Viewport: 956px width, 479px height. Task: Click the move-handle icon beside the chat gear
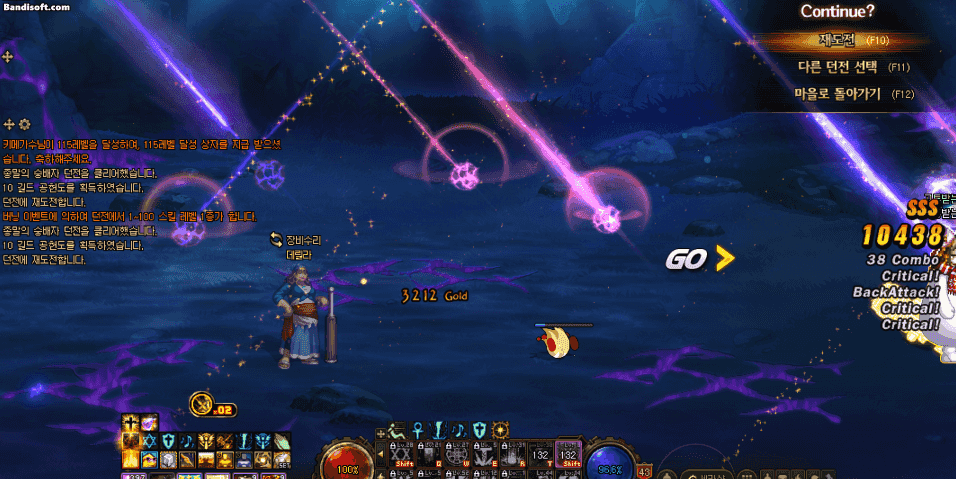[x=9, y=124]
